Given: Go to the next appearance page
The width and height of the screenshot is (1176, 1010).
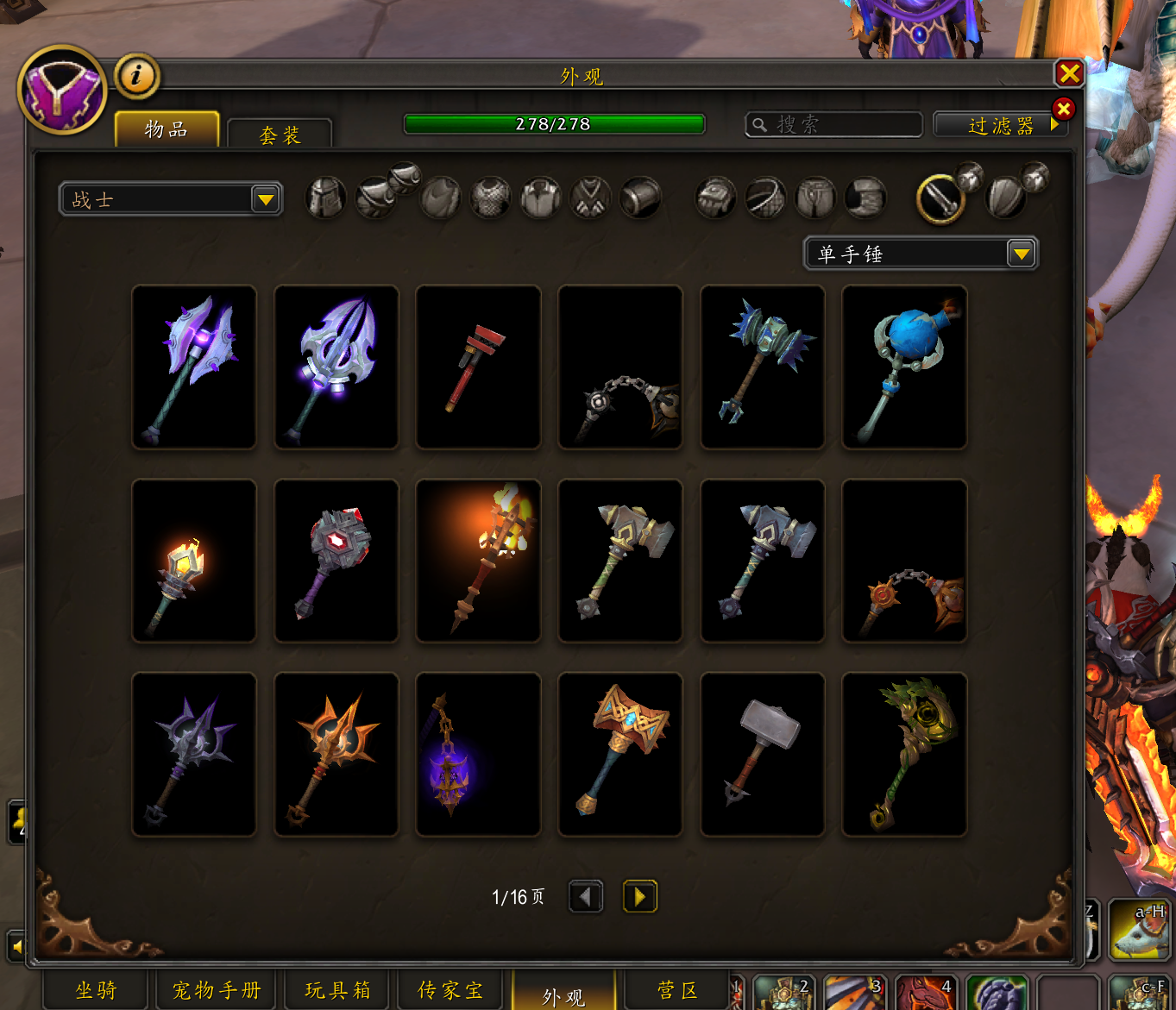Looking at the screenshot, I should pos(639,896).
